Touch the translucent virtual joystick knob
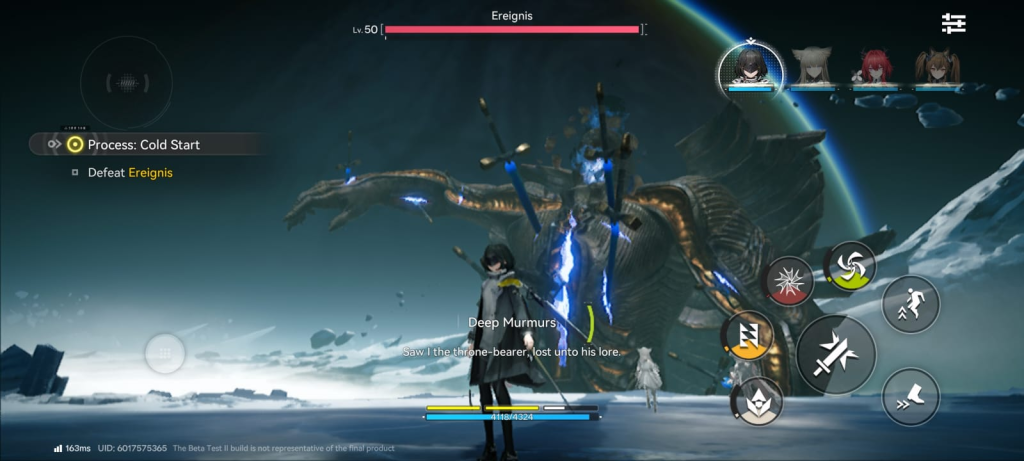Viewport: 1024px width, 461px height. tap(165, 353)
